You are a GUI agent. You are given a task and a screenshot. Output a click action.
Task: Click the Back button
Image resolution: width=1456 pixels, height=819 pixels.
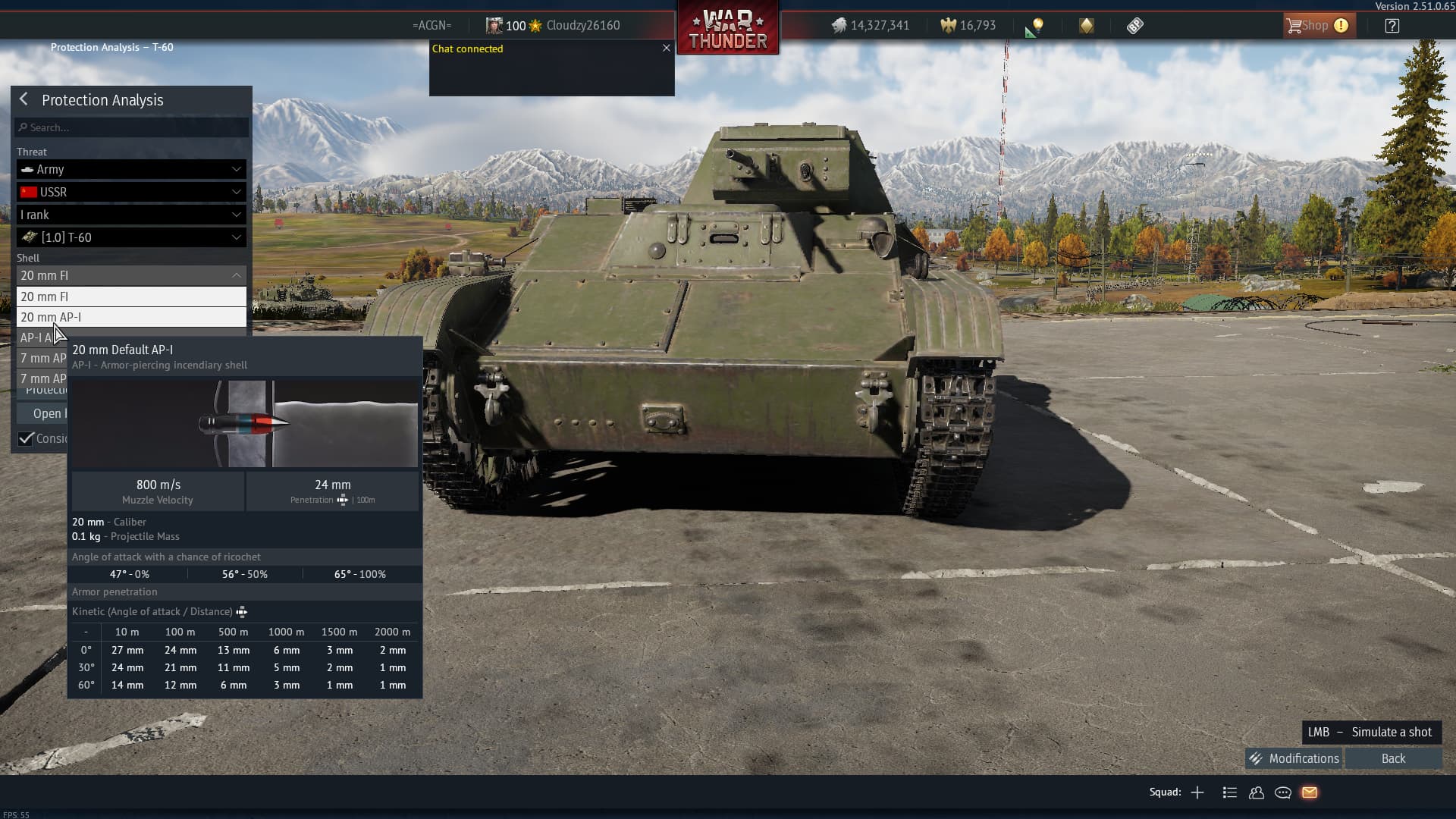(1393, 758)
